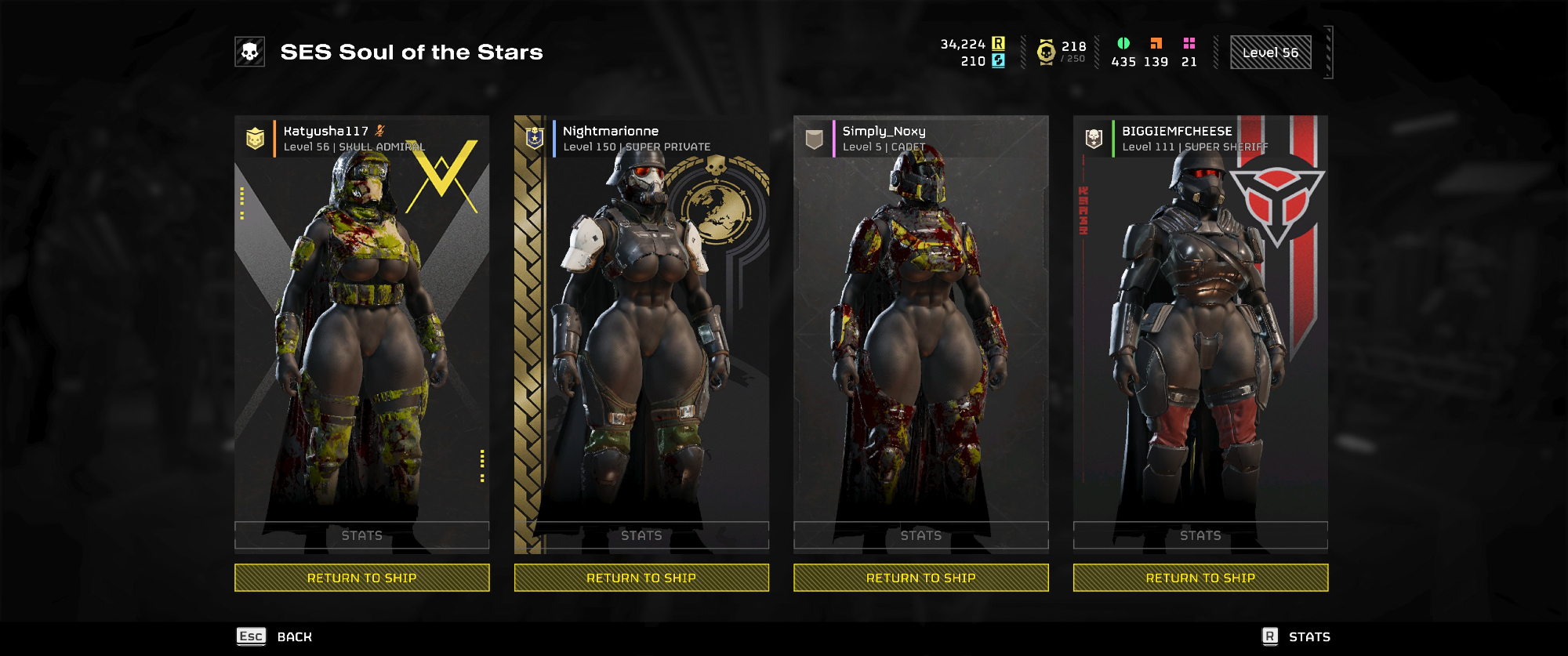View Simply_Noxy's stats
This screenshot has height=656, width=1568.
[920, 535]
